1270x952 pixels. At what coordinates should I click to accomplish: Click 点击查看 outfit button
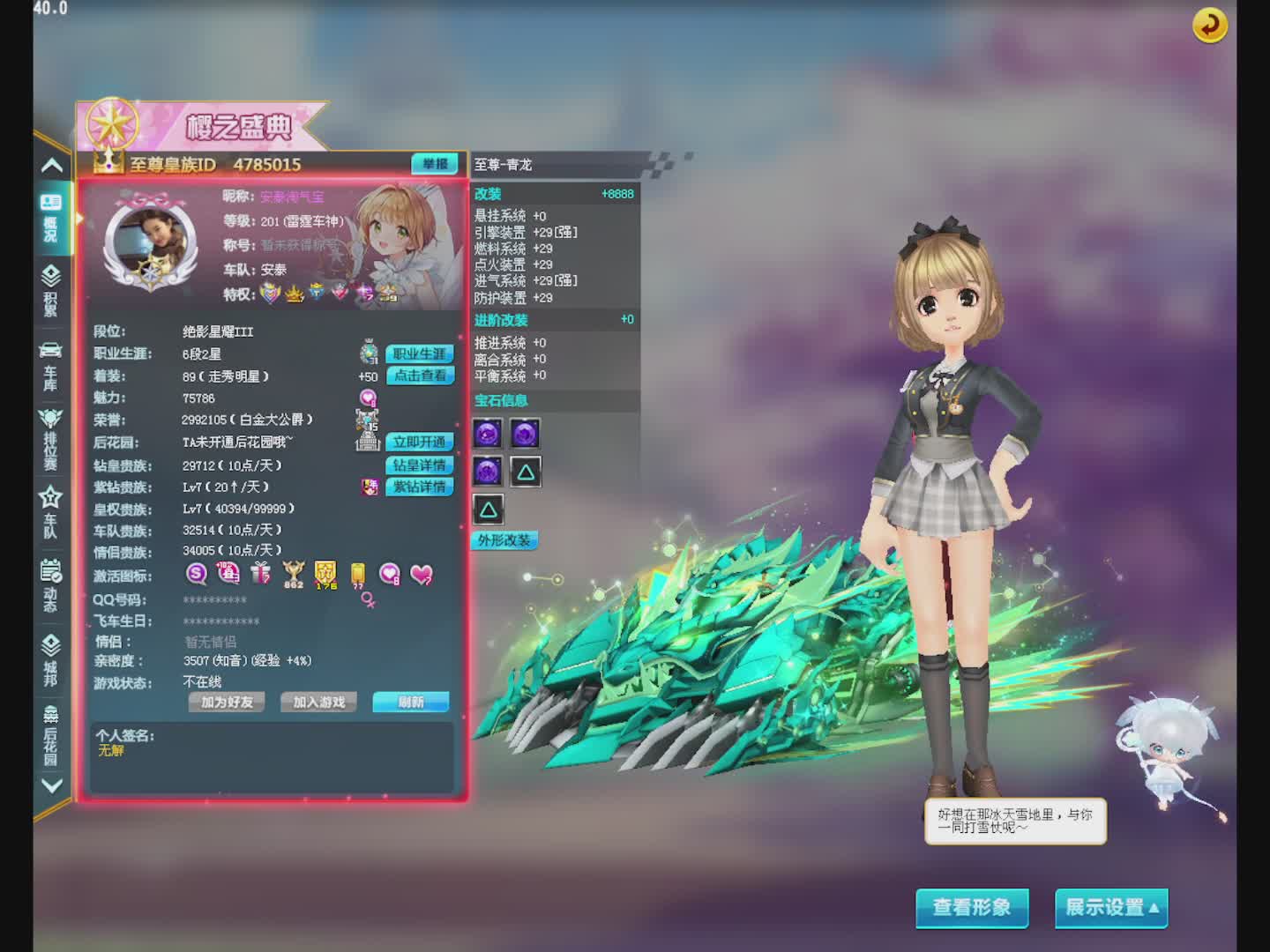(x=420, y=376)
